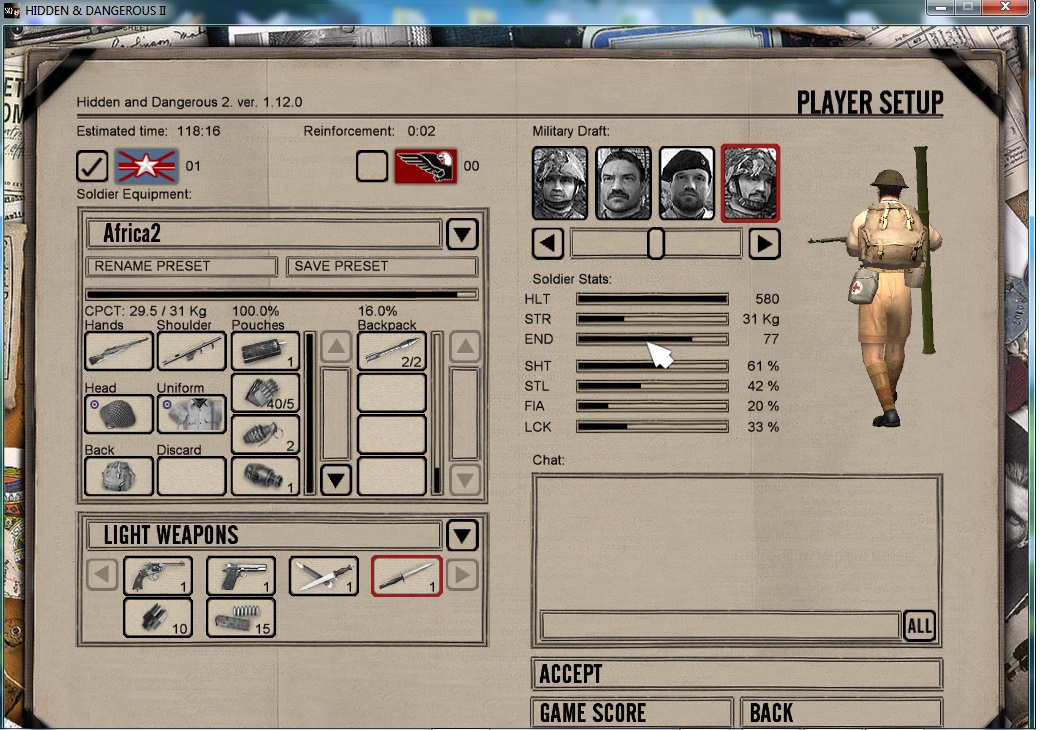Go BACK to the previous menu
The width and height of the screenshot is (1040, 730).
point(841,712)
